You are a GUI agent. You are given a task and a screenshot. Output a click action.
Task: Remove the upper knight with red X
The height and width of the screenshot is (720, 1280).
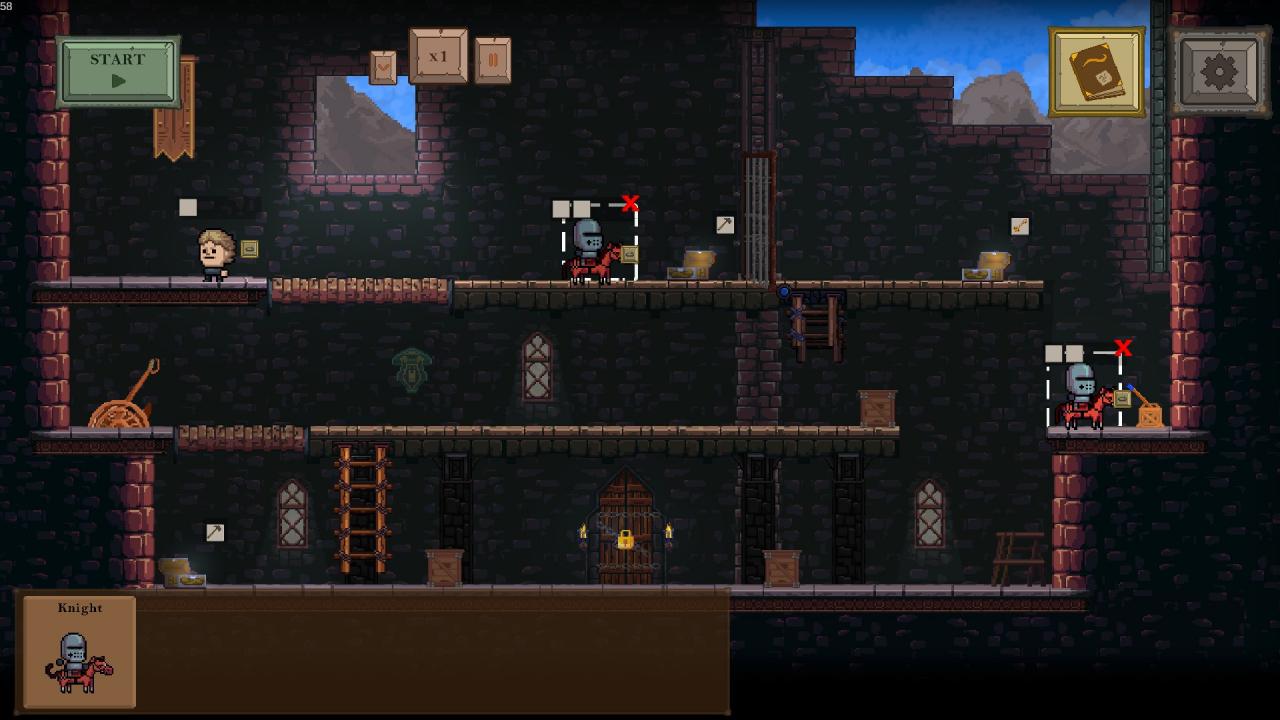(630, 204)
